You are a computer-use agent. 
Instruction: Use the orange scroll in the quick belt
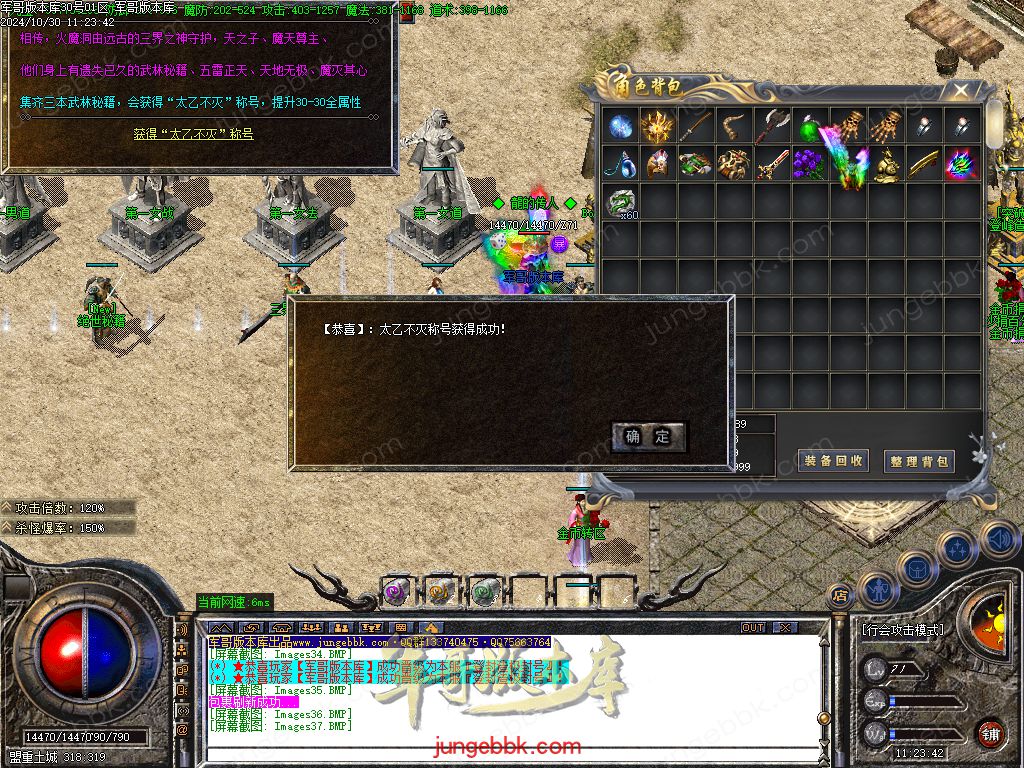[439, 592]
